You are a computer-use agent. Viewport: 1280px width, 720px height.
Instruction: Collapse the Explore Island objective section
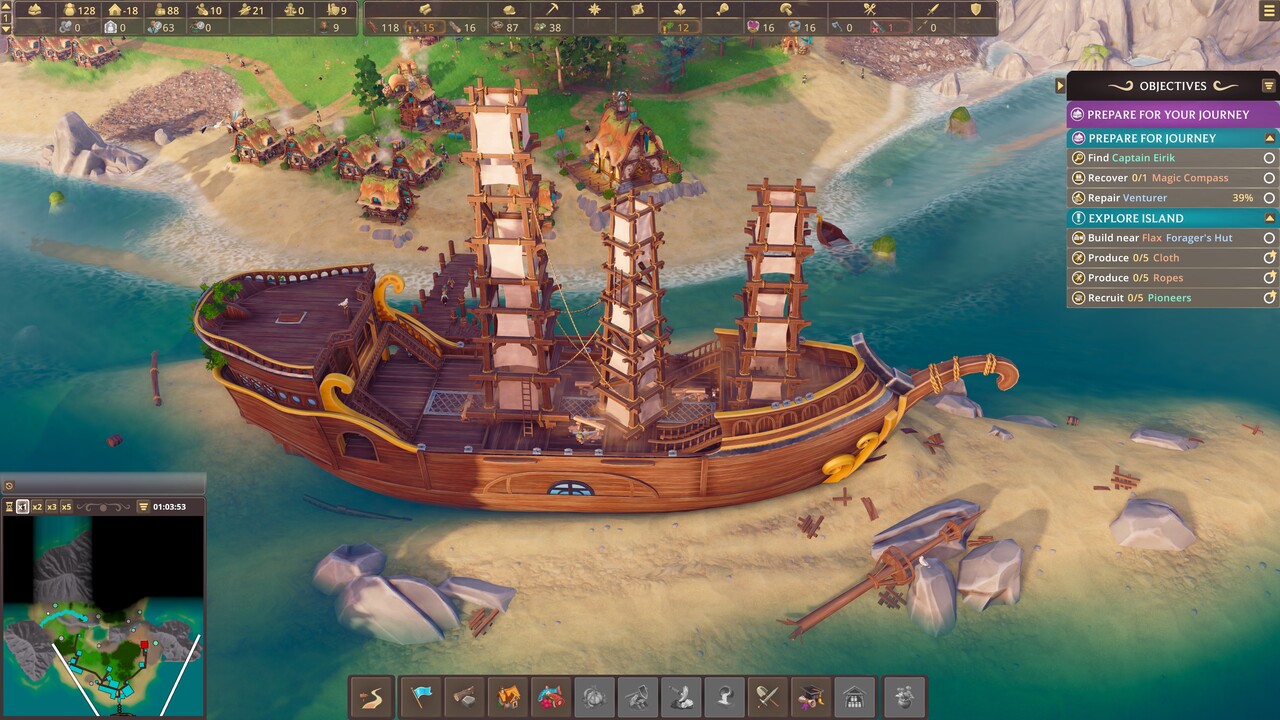pos(1269,218)
